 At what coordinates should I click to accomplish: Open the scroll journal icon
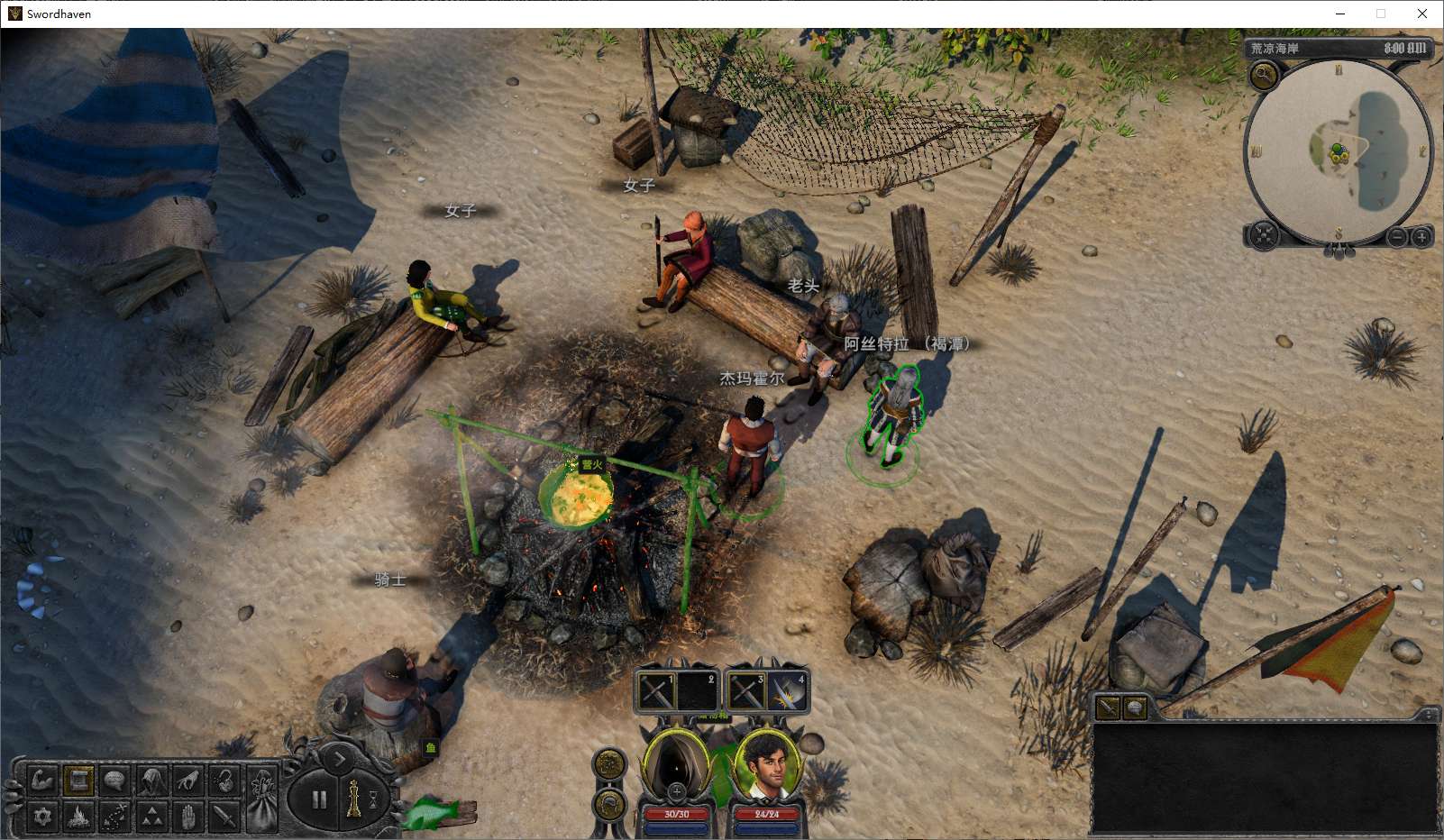pyautogui.click(x=78, y=780)
